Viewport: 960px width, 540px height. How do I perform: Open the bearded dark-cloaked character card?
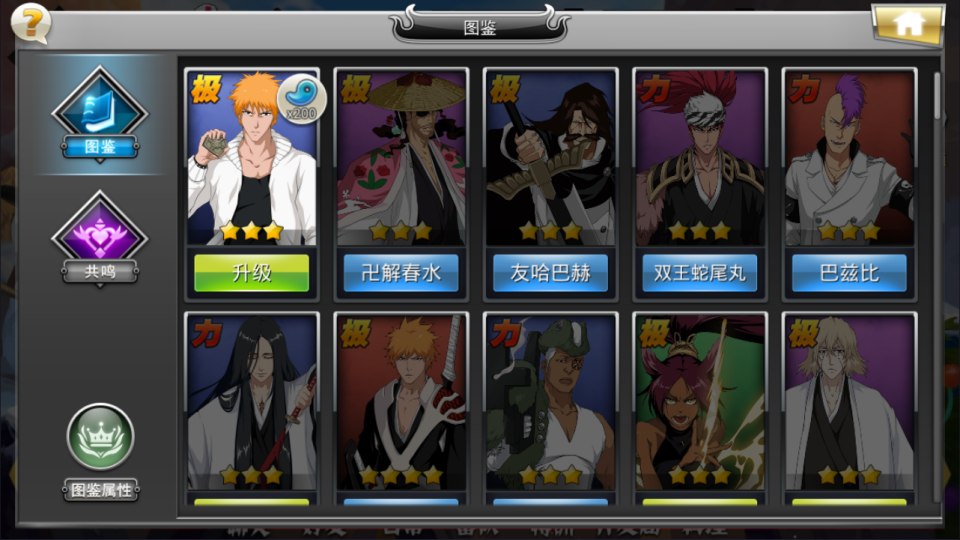(550, 158)
